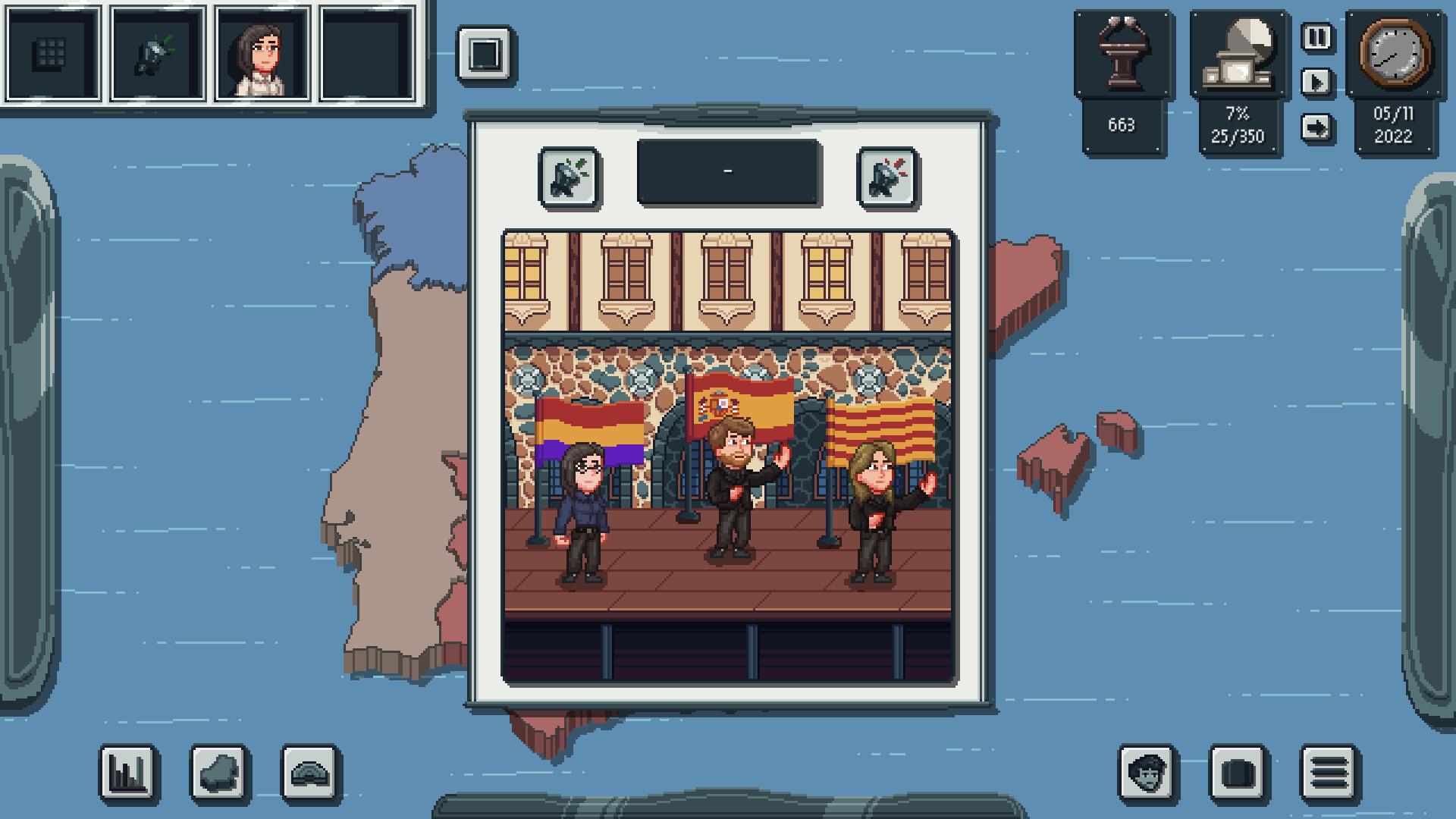
Task: Select the brunette woman portrait slot
Action: pos(262,54)
